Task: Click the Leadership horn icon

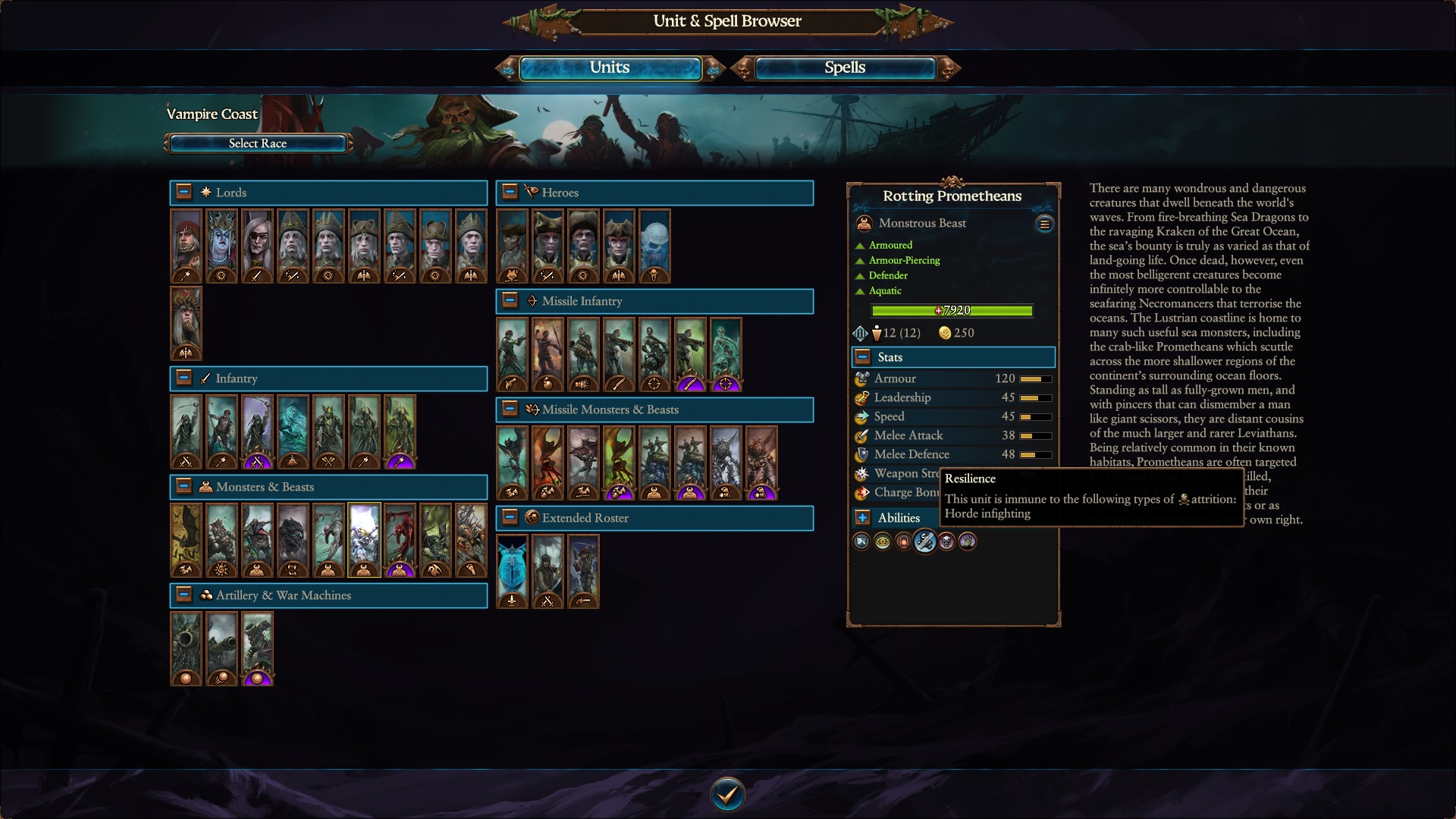Action: [x=861, y=397]
